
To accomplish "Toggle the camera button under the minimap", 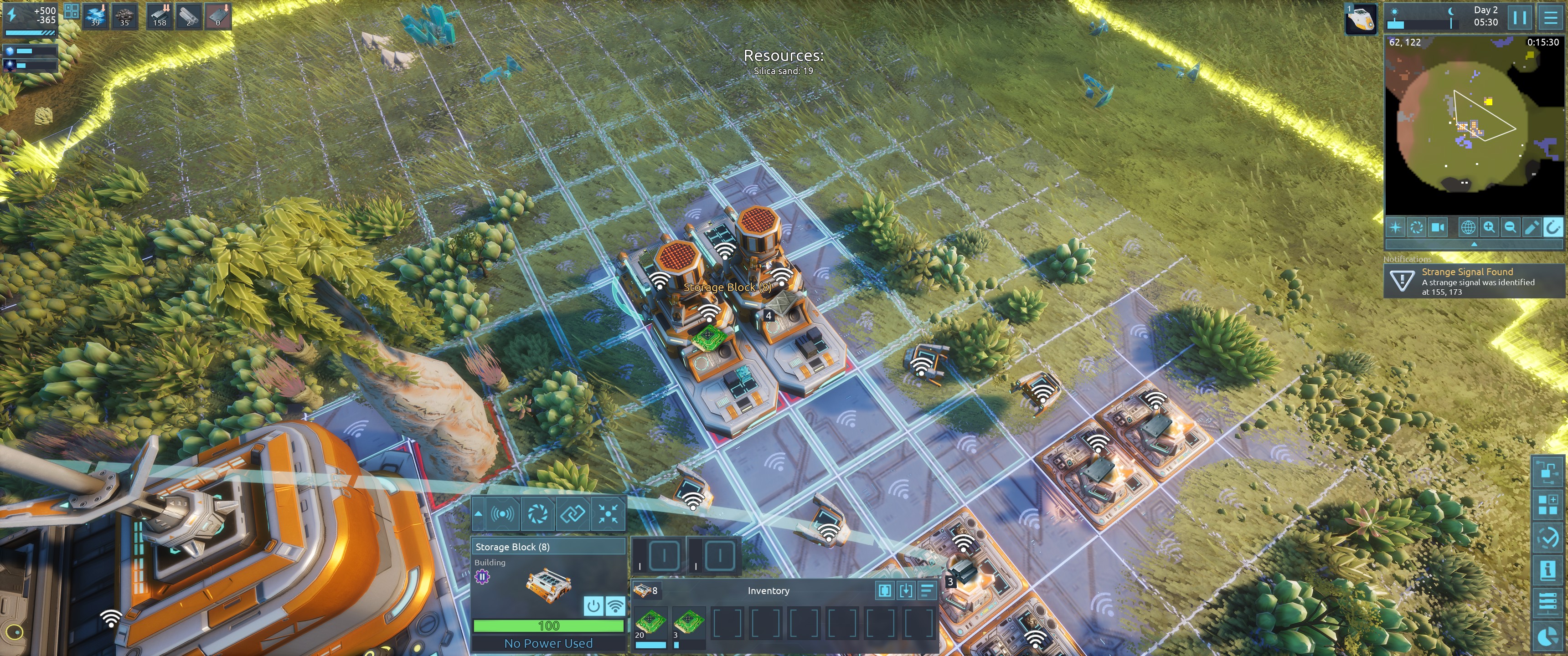I will (x=1438, y=227).
